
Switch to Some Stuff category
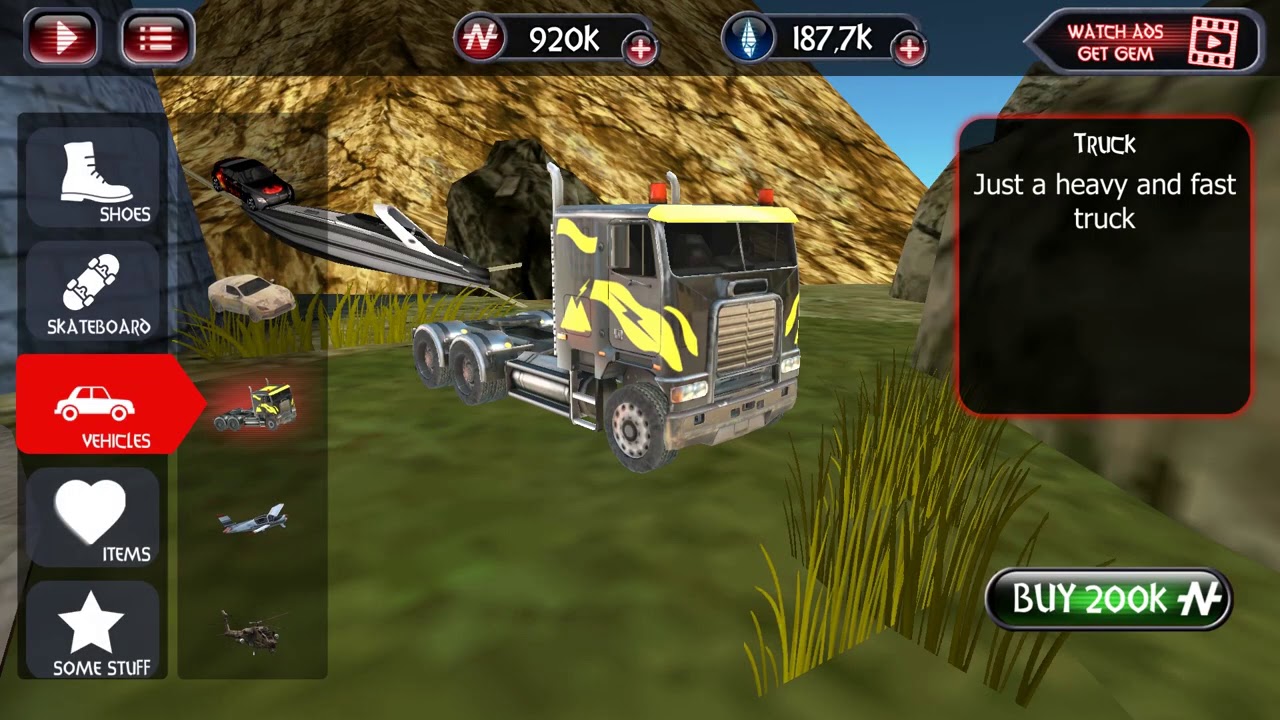click(x=94, y=633)
